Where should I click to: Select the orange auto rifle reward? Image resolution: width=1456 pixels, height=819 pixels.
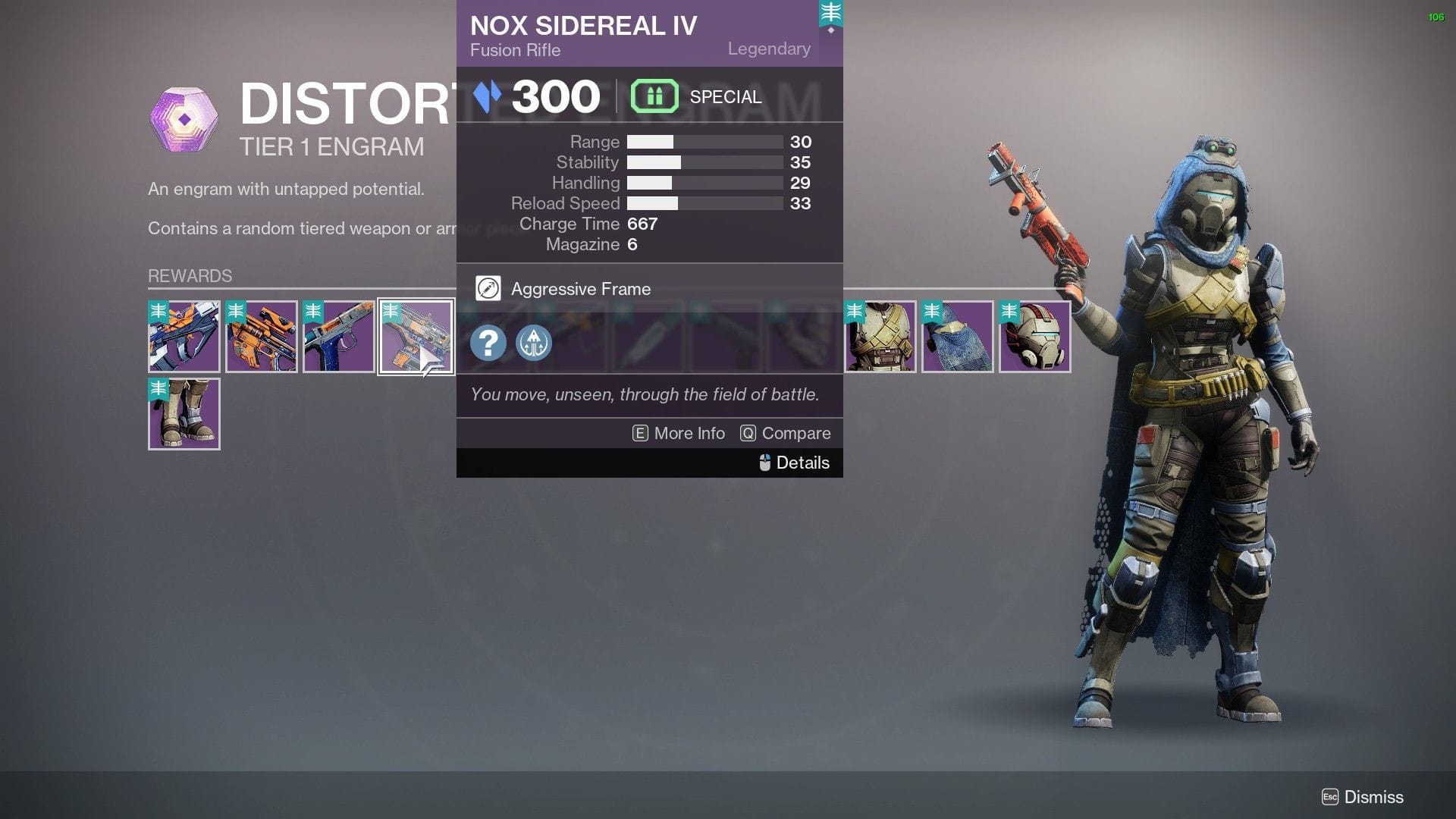pyautogui.click(x=261, y=336)
